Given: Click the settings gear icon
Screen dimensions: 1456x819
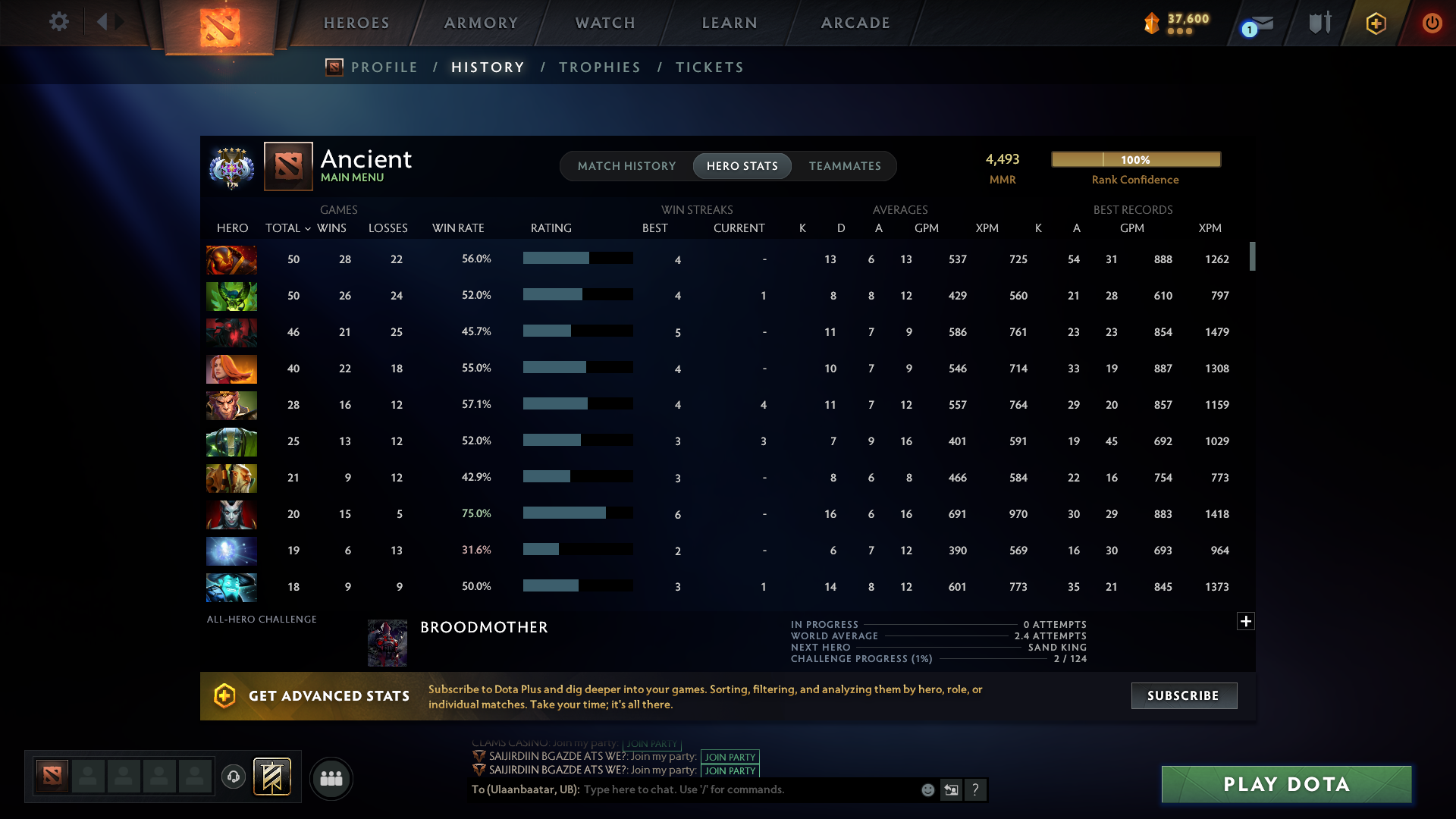Looking at the screenshot, I should point(58,23).
